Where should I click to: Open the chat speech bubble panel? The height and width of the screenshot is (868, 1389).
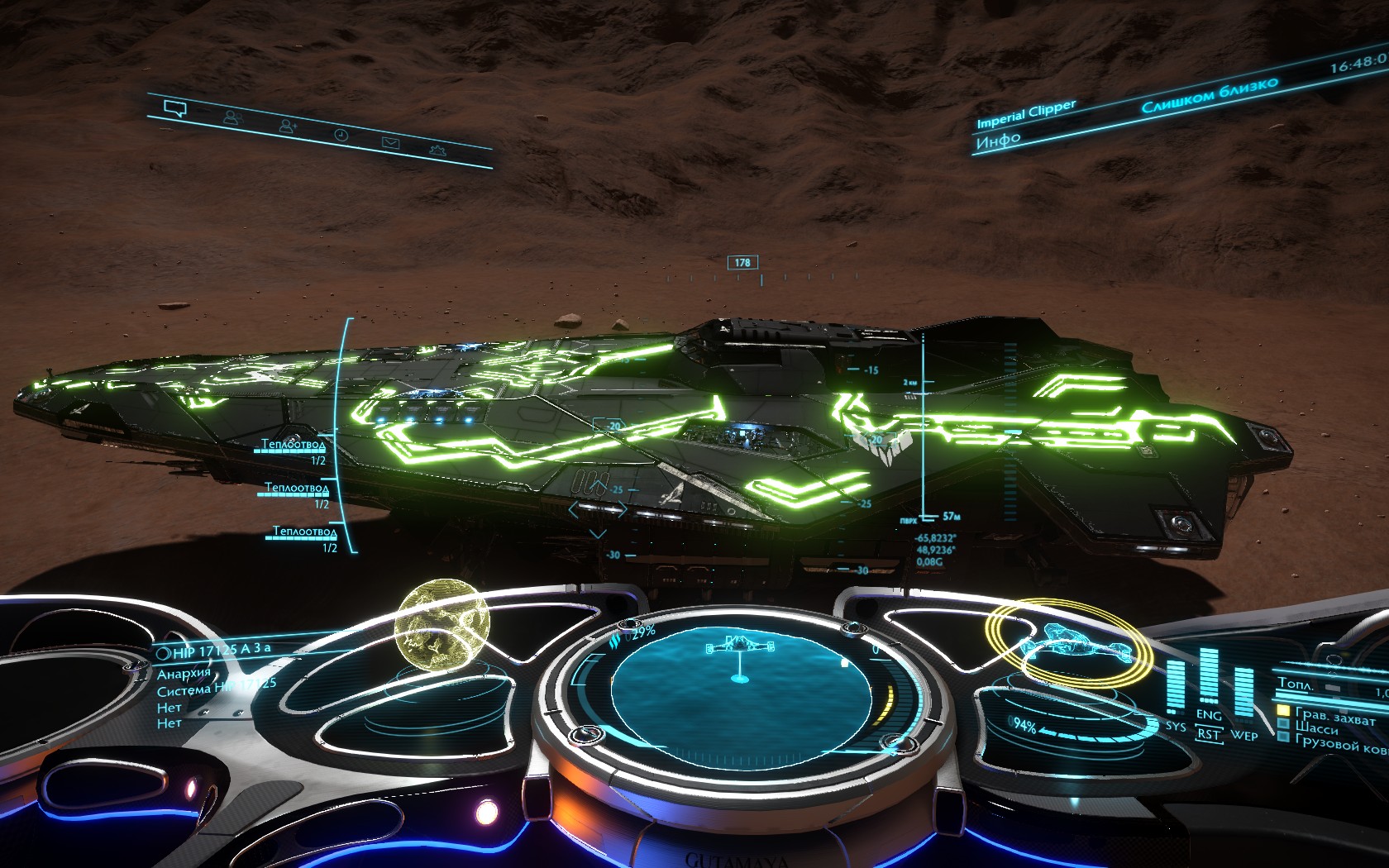(x=174, y=109)
